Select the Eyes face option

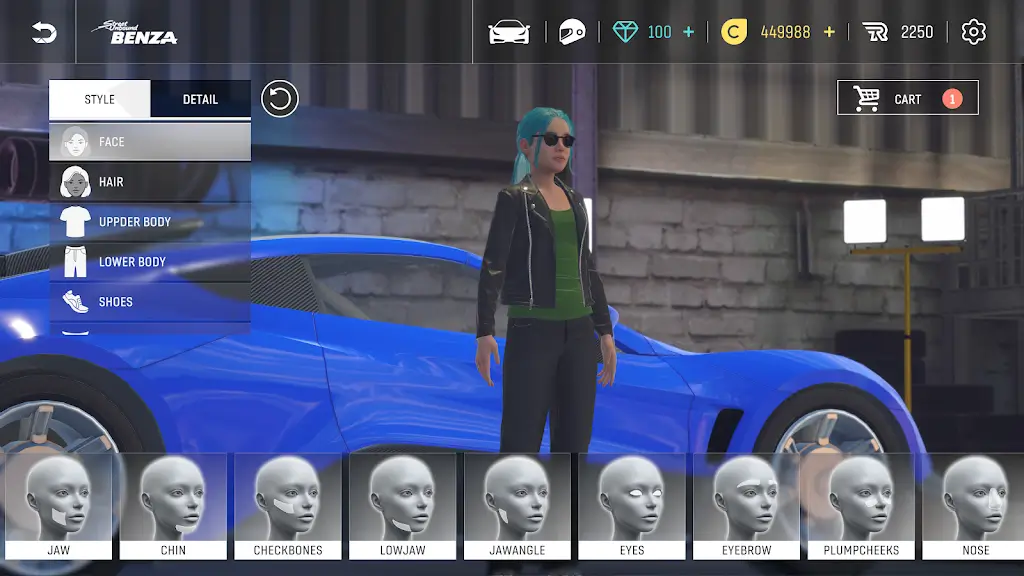point(632,505)
